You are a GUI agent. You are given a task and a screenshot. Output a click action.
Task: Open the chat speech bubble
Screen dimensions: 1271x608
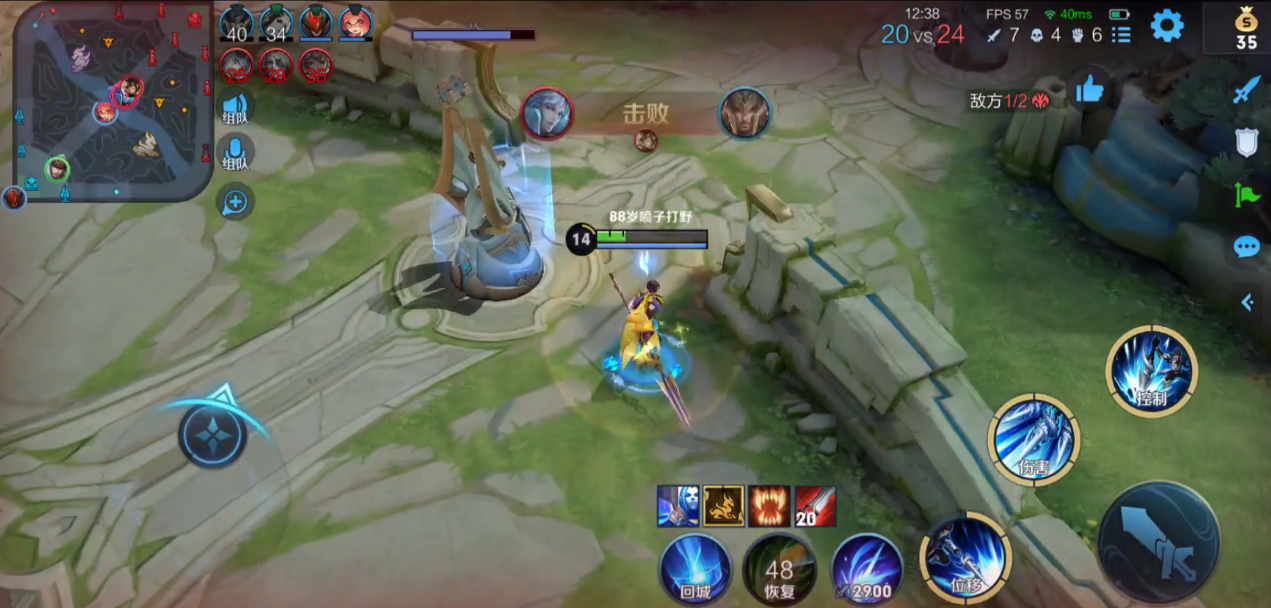[x=1246, y=247]
